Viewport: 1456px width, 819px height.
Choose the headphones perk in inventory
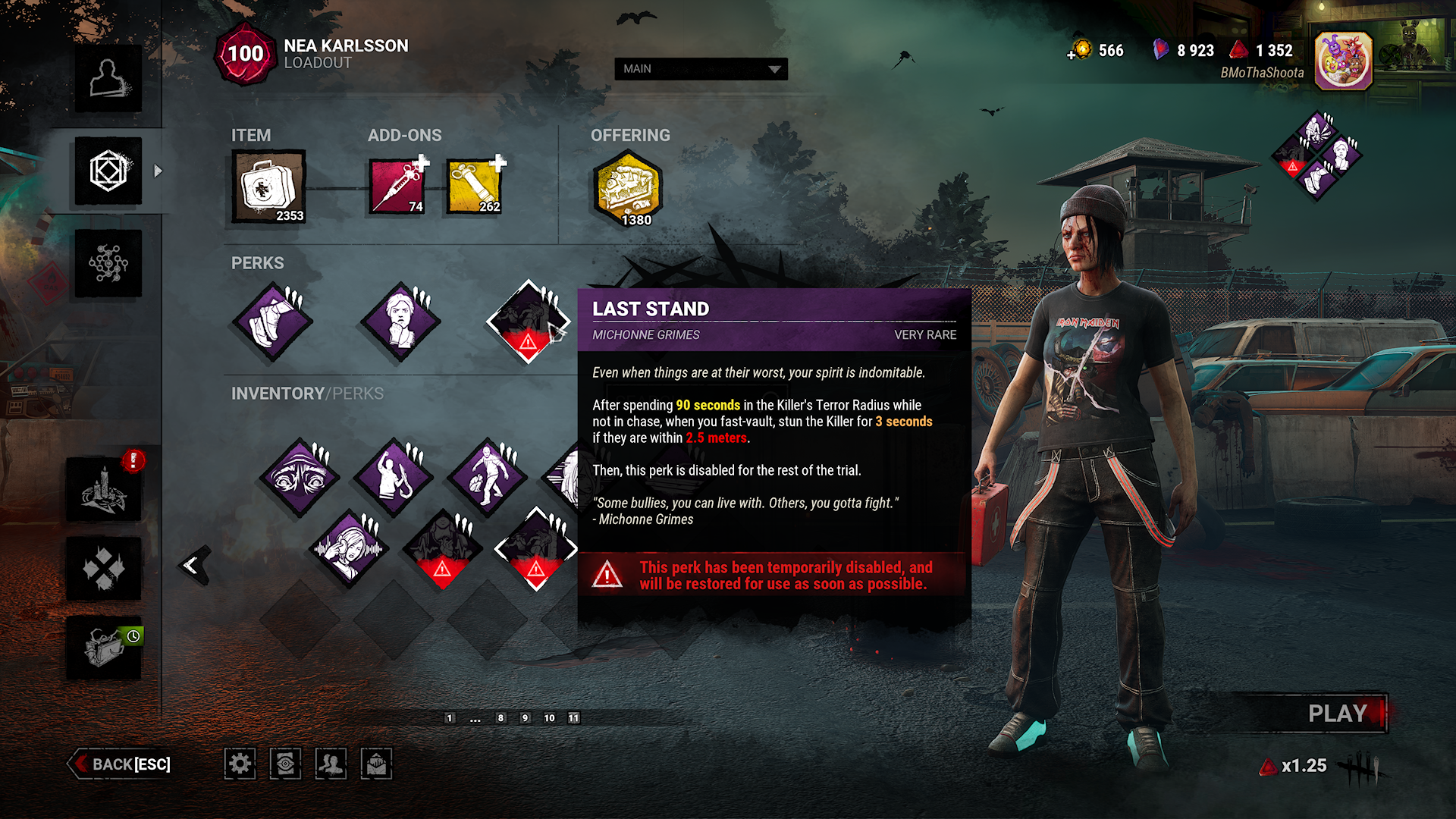(349, 548)
